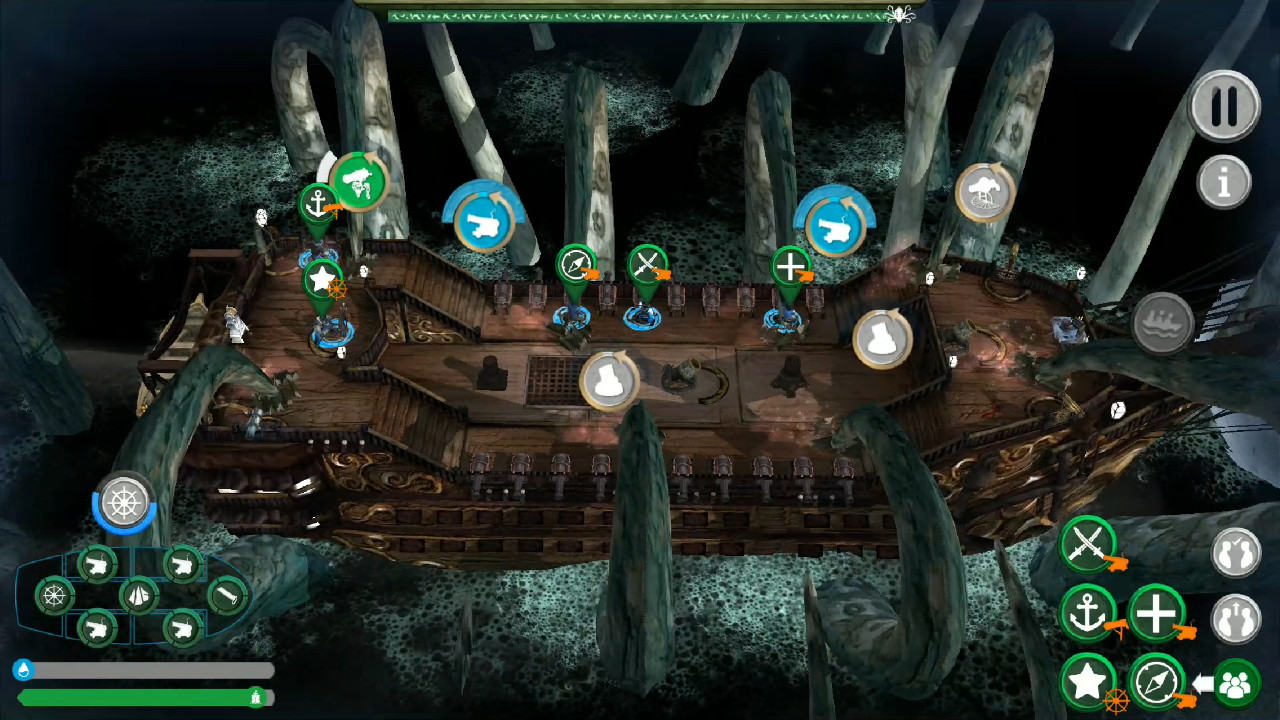This screenshot has width=1280, height=720.
Task: Pause the game
Action: pos(1225,107)
